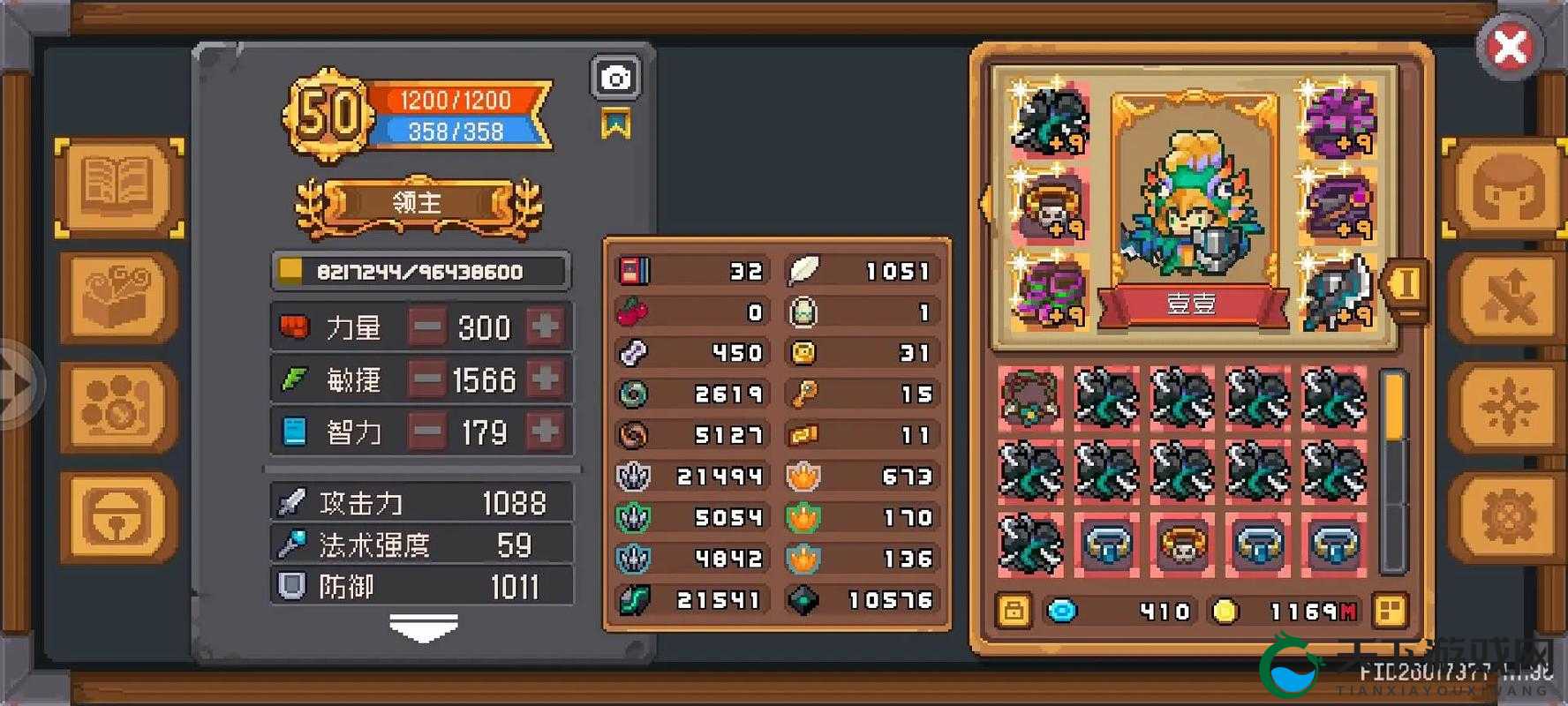Viewport: 1568px width, 706px height.
Task: Remove a point from 敏捷 agility
Action: (428, 379)
